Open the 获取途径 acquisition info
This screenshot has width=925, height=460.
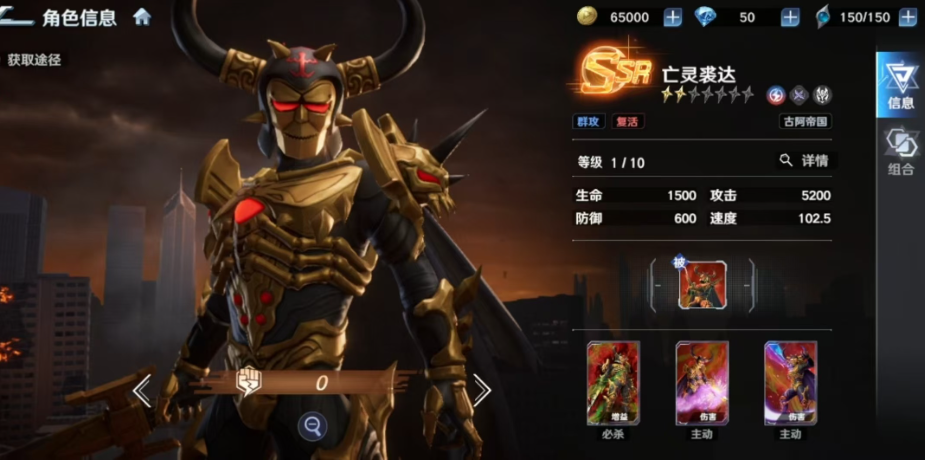[34, 60]
